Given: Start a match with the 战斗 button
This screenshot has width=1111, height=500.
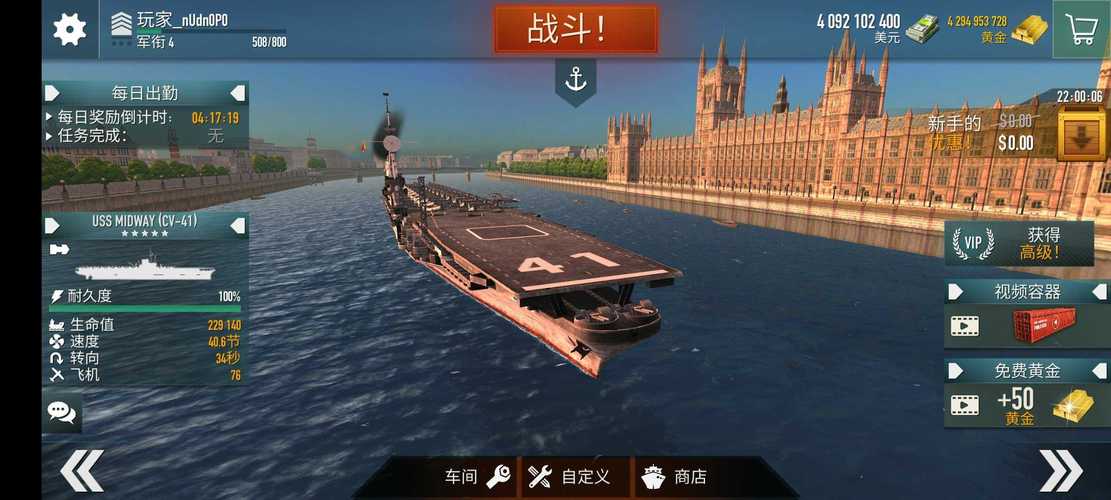Looking at the screenshot, I should coord(576,29).
